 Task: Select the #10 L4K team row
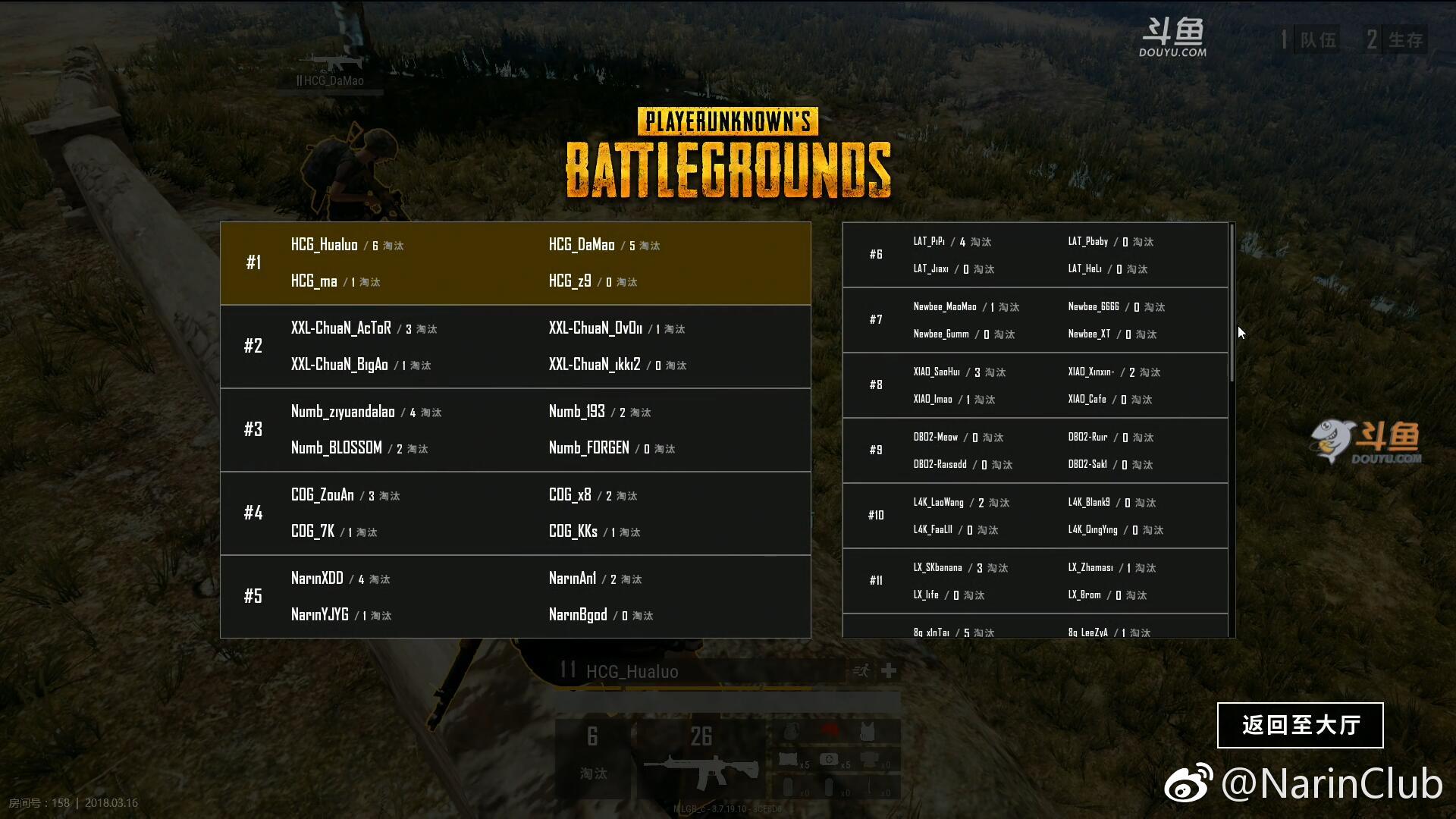[x=1035, y=516]
